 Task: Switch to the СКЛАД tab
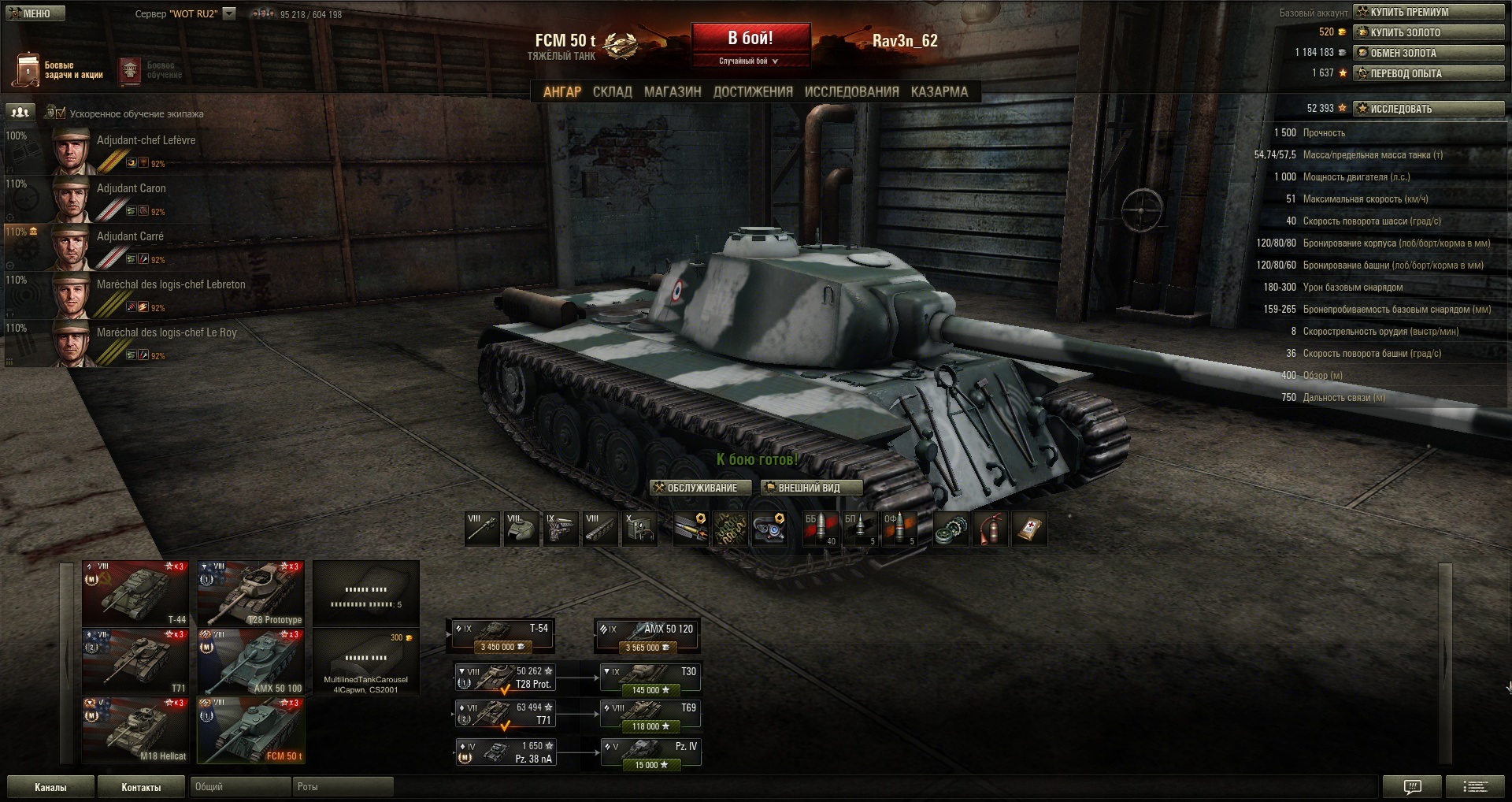[612, 92]
